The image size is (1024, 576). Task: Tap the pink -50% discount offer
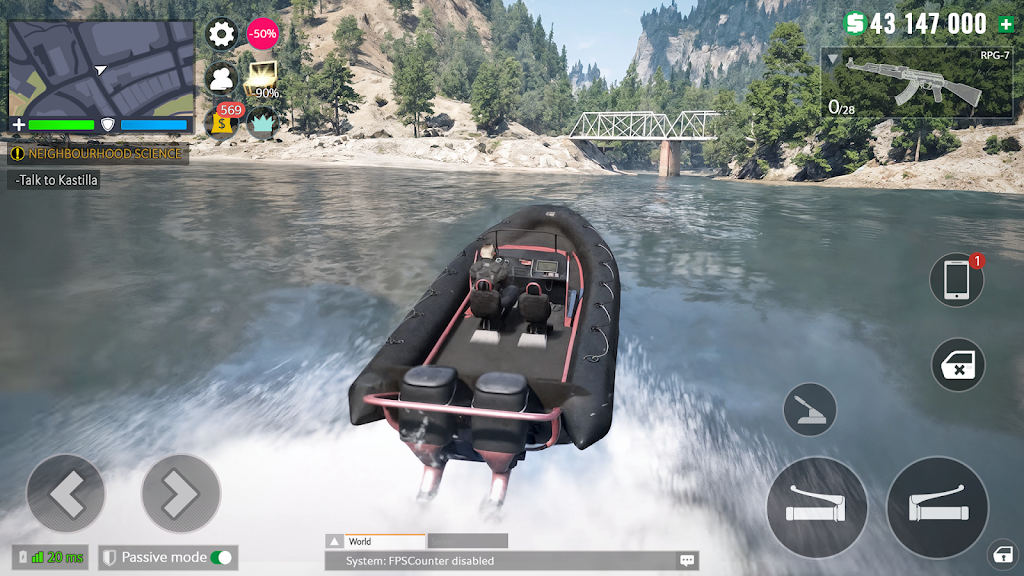pyautogui.click(x=263, y=34)
